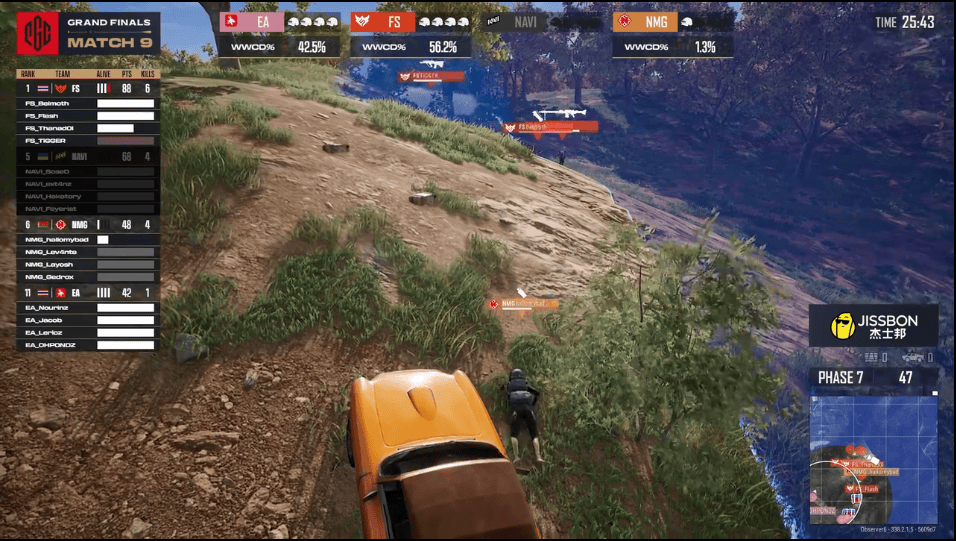Click the JISSBON sponsor banner
The width and height of the screenshot is (956, 541).
tap(873, 326)
